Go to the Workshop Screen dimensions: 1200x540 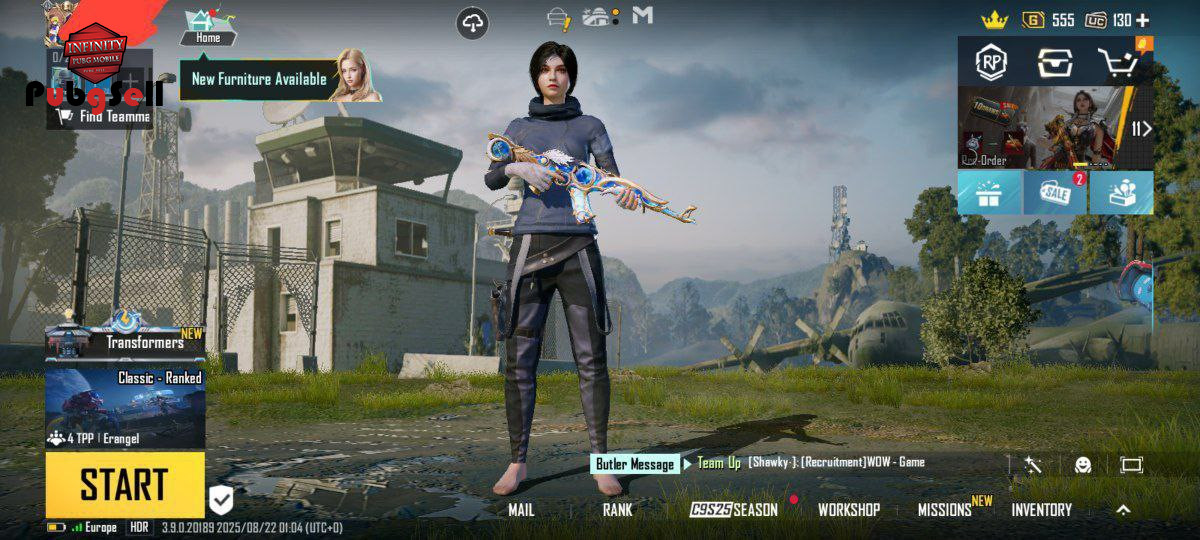(x=849, y=510)
